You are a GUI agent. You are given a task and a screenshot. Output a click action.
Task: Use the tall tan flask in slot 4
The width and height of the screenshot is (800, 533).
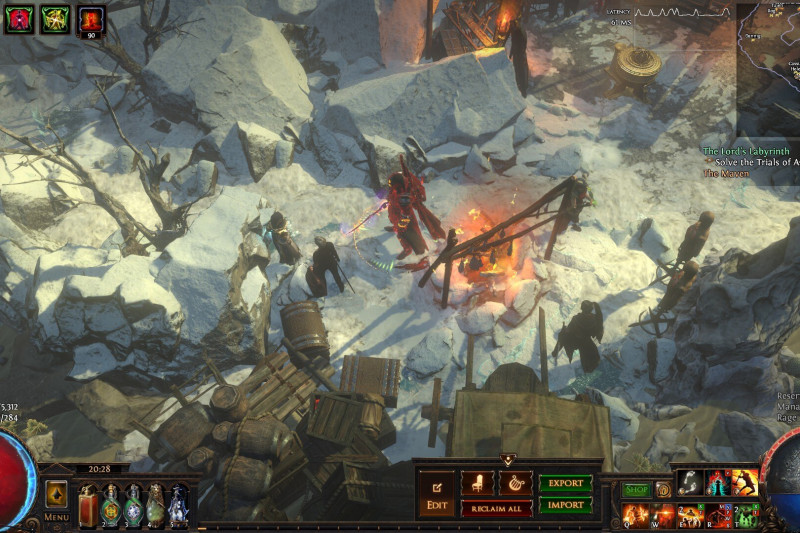click(156, 503)
